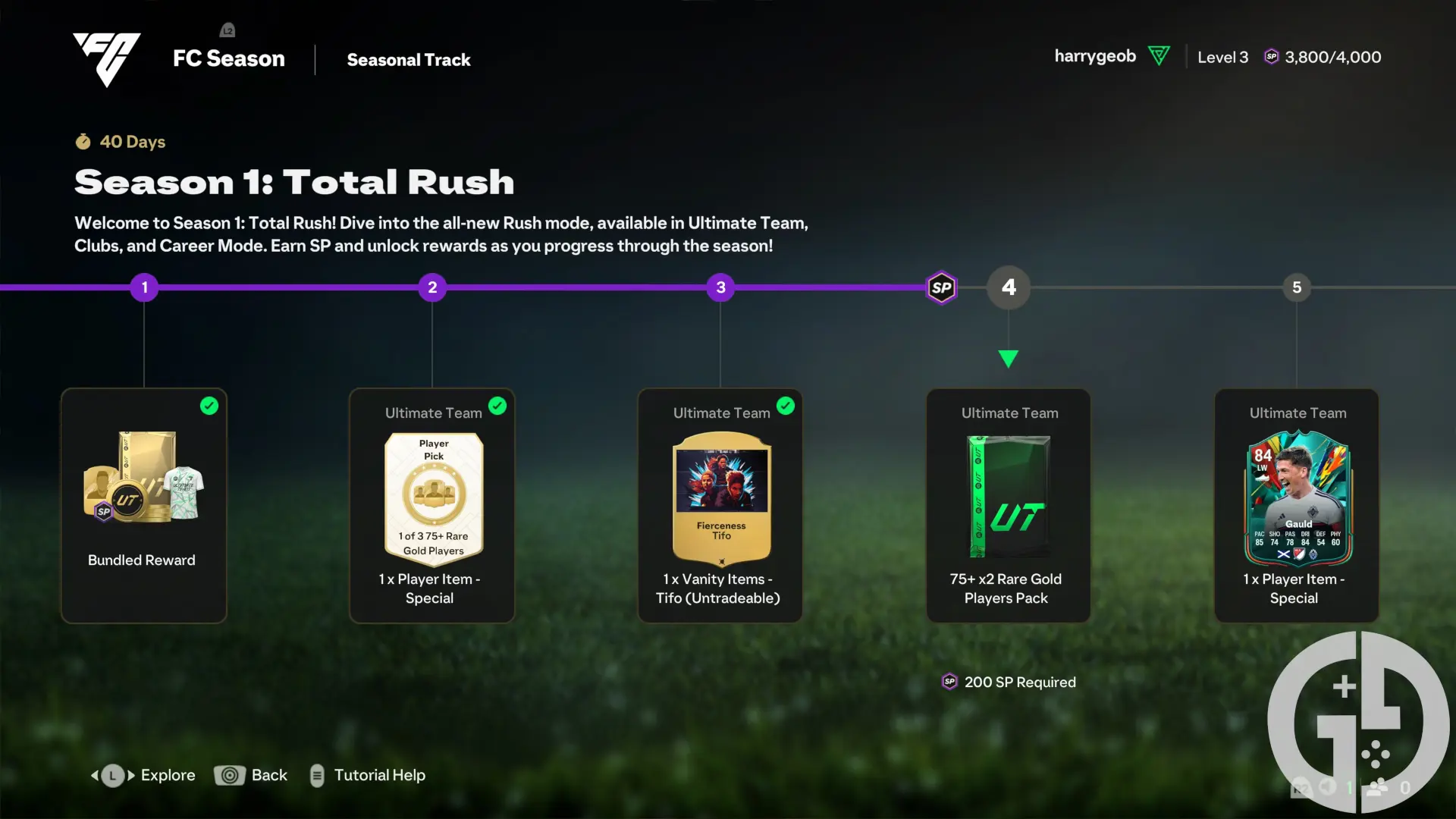Choose the Fierceness Tifo reward card
This screenshot has width=1456, height=819.
coord(720,505)
